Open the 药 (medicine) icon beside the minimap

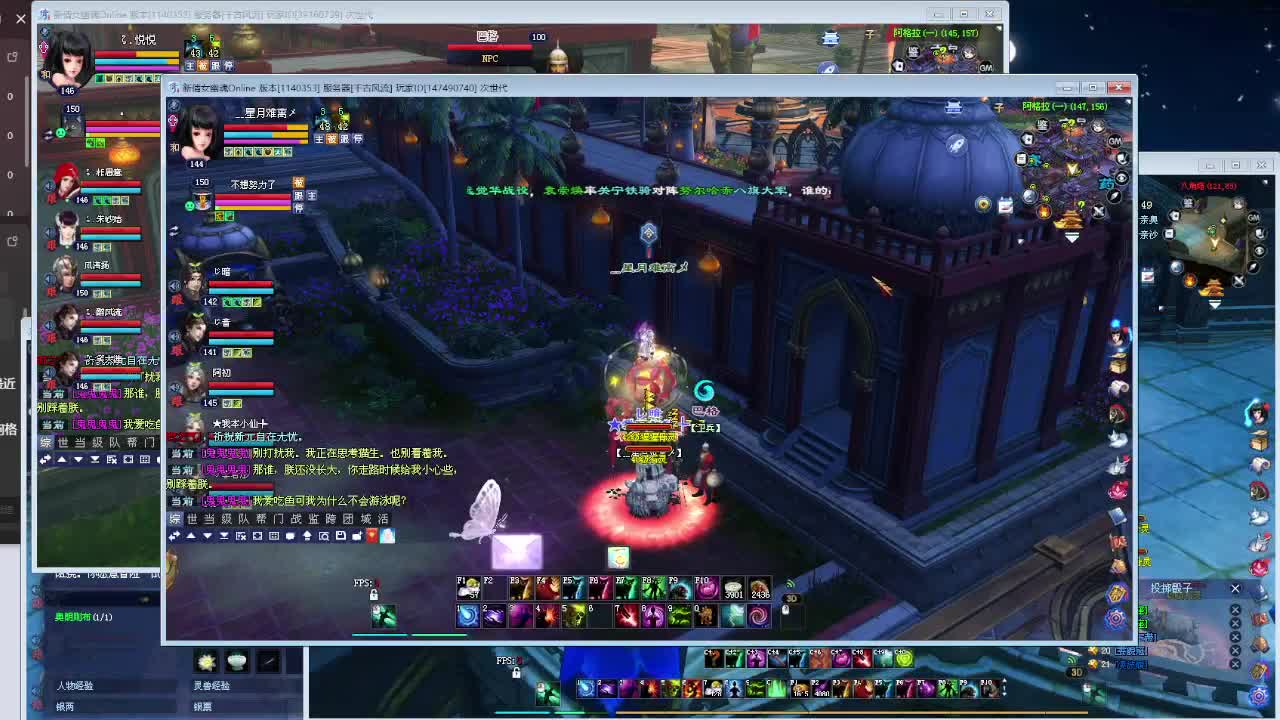[x=1107, y=182]
